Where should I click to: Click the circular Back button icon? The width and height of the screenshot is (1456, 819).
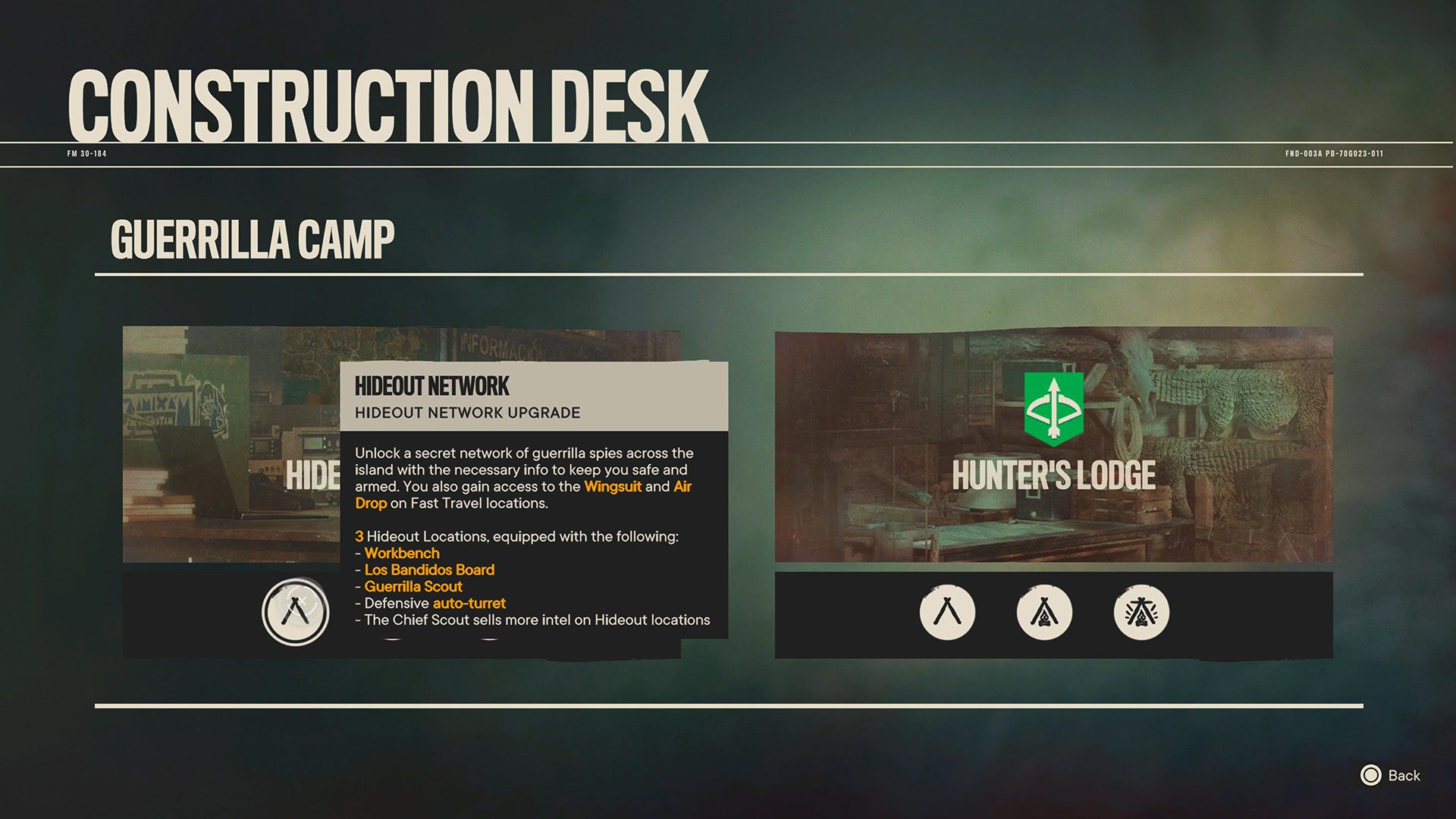[x=1371, y=776]
